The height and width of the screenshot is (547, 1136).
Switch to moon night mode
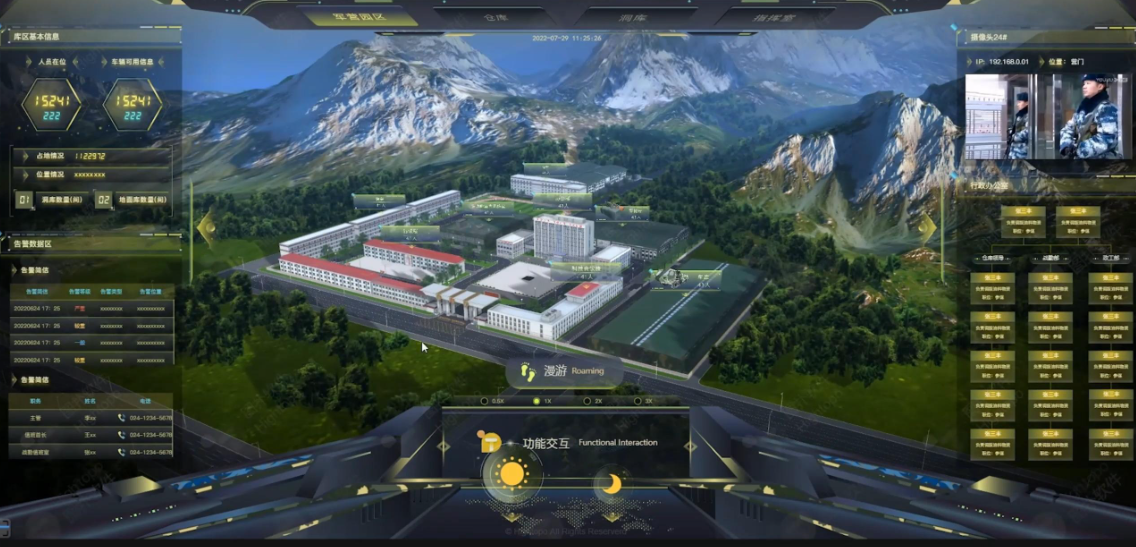[611, 485]
